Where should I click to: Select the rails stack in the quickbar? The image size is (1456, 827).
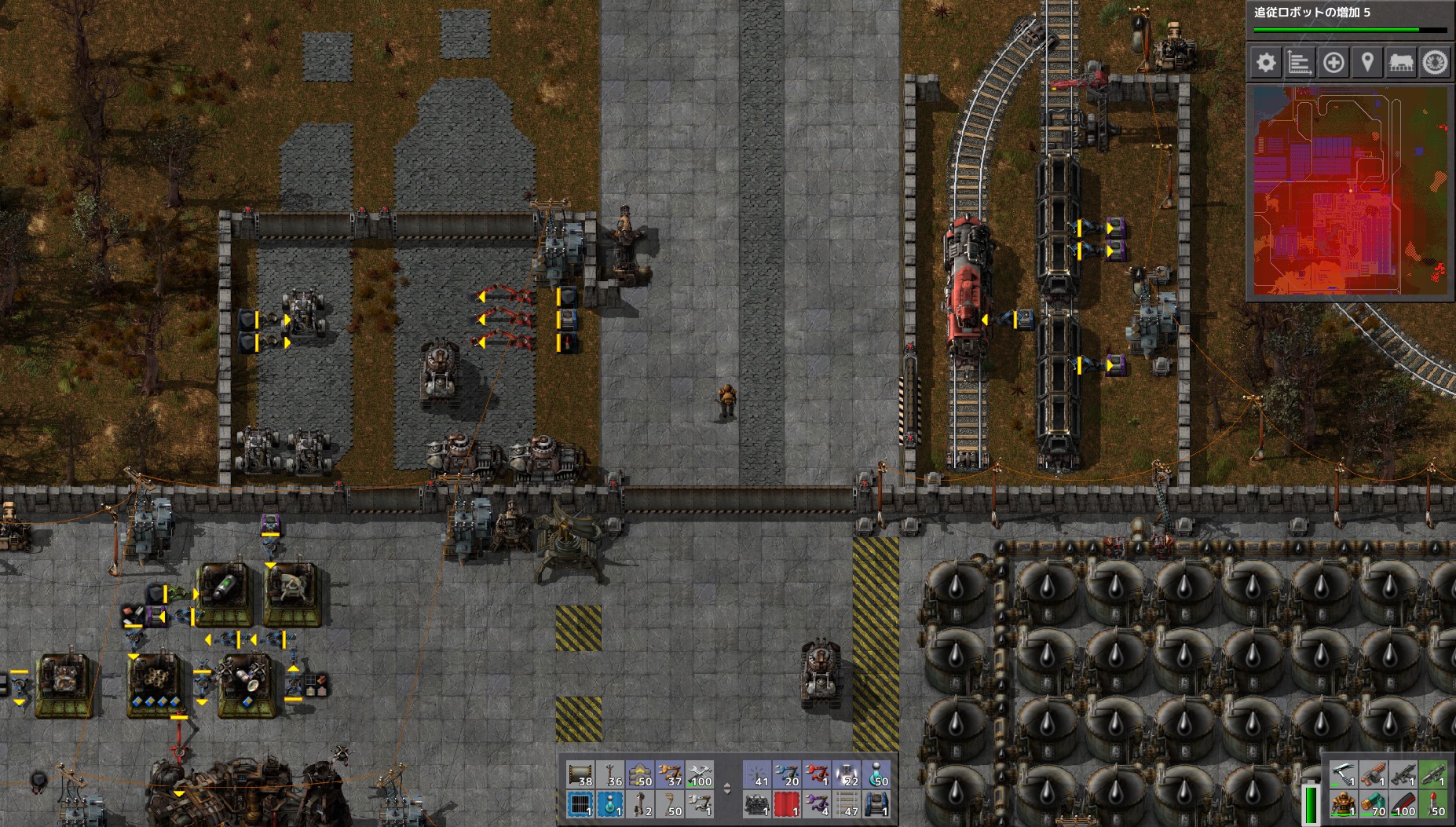[x=848, y=805]
